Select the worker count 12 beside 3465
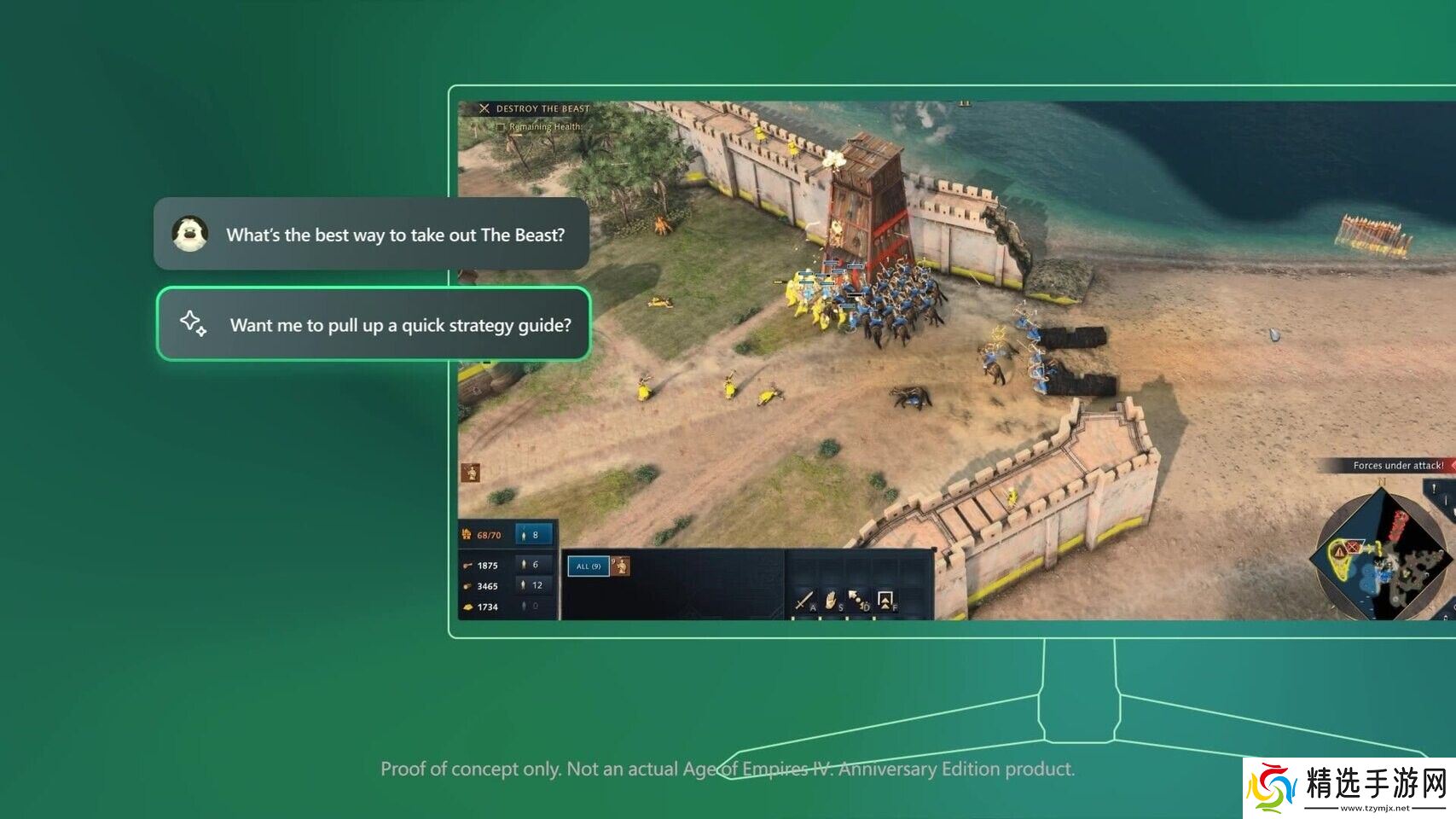This screenshot has height=819, width=1456. pos(532,585)
